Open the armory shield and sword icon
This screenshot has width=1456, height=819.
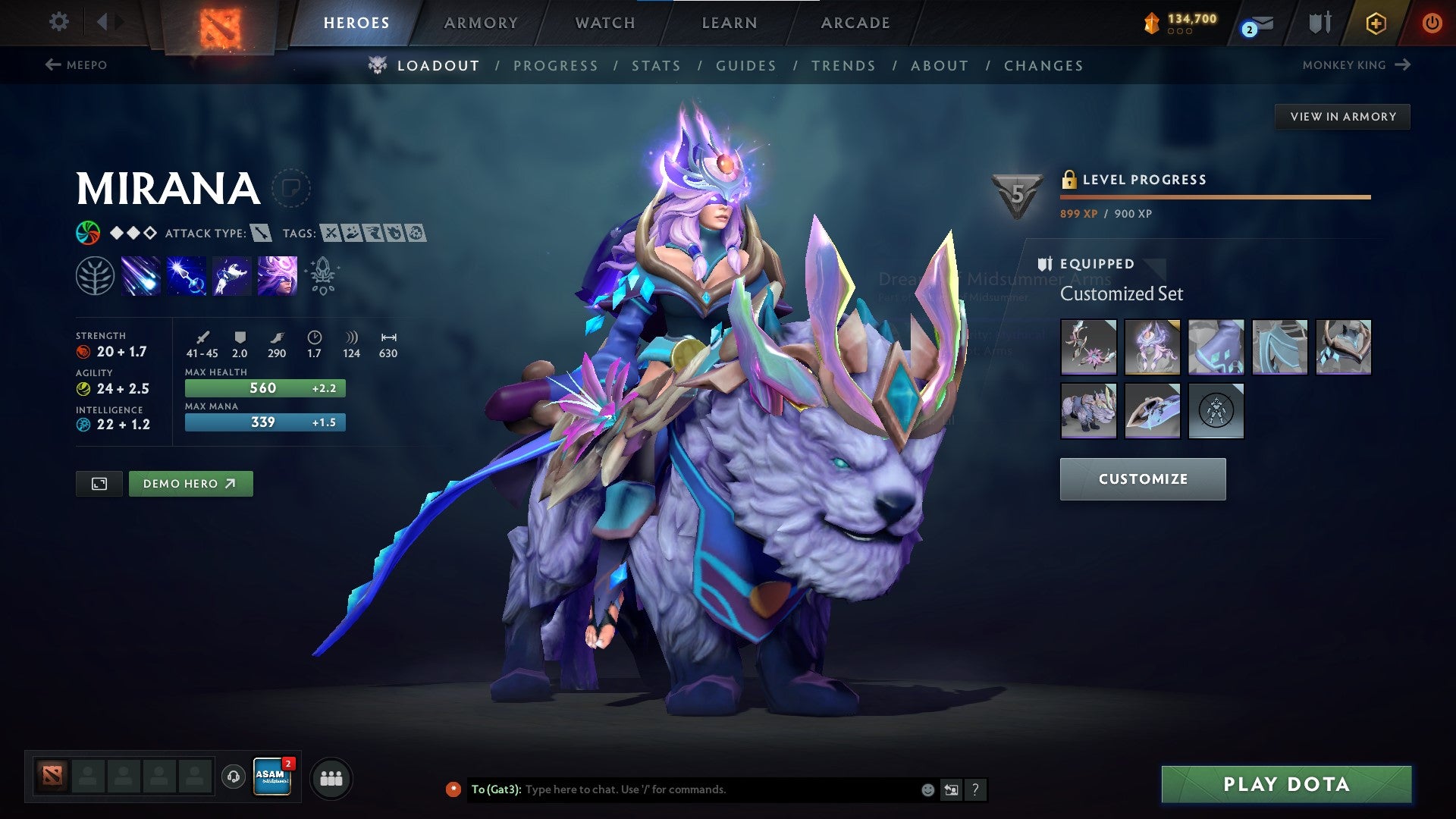tap(1319, 23)
